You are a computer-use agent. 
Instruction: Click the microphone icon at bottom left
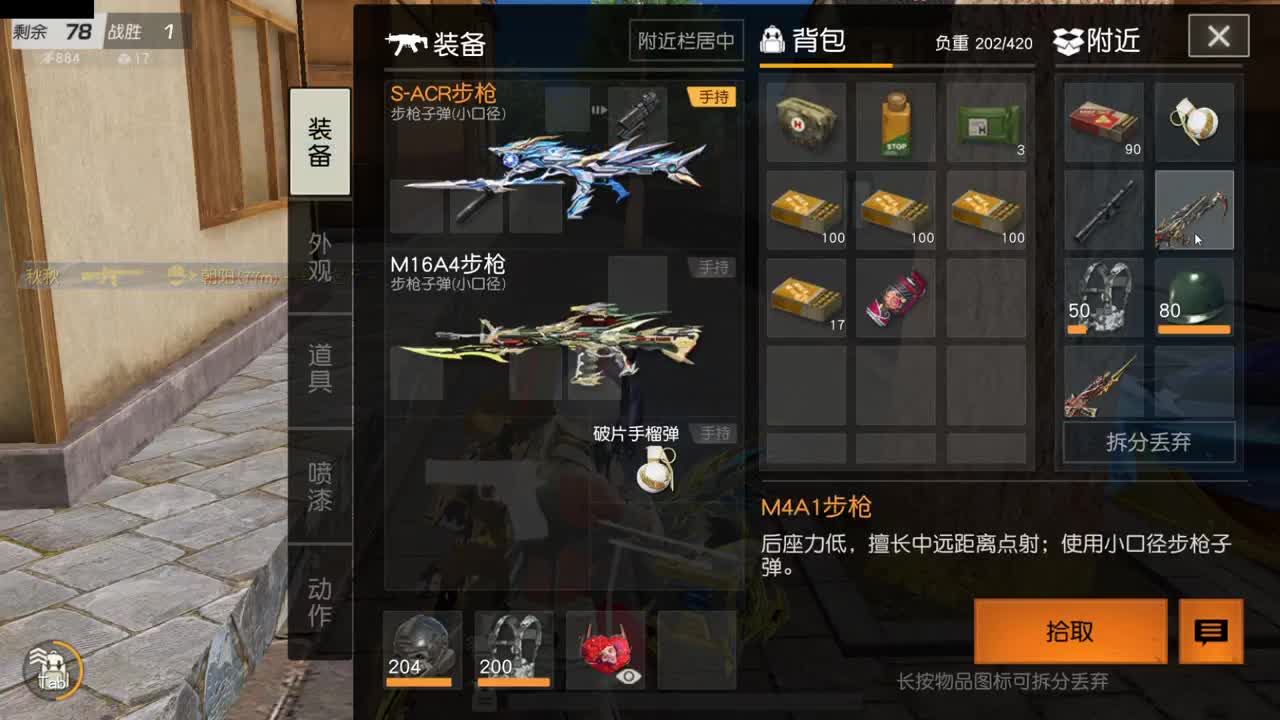(x=55, y=670)
